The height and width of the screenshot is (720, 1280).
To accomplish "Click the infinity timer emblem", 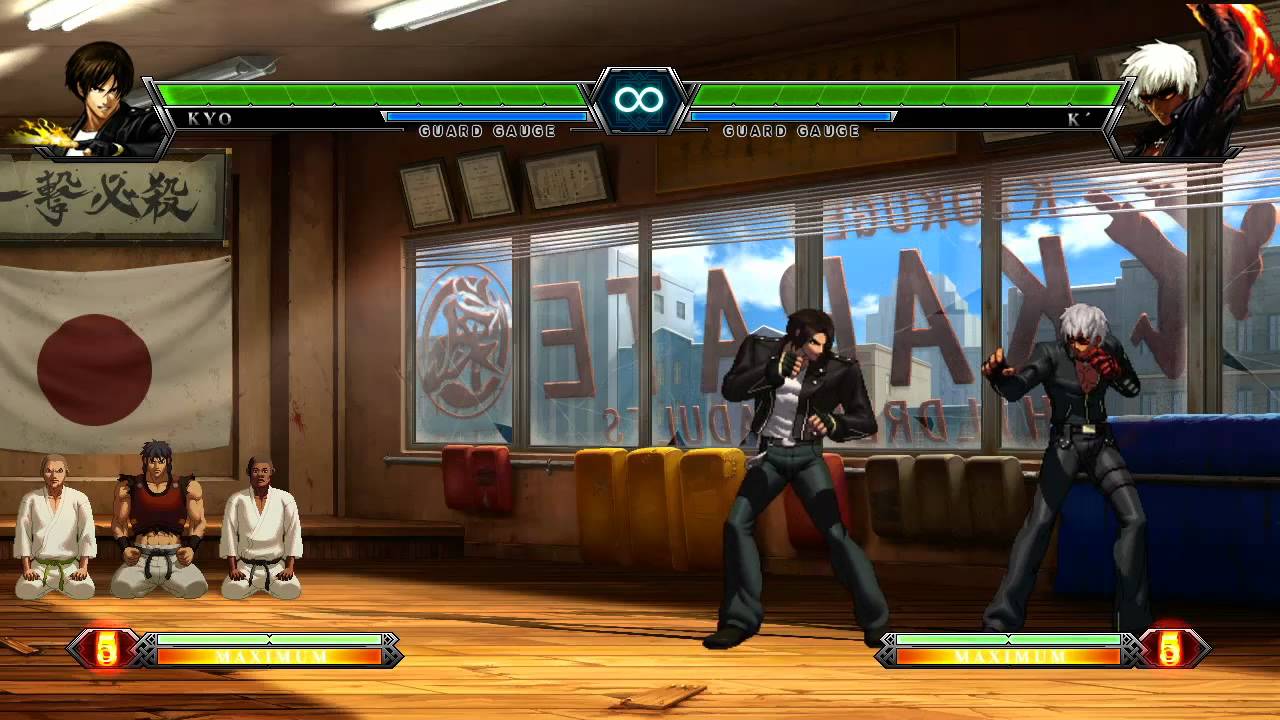I will 638,98.
